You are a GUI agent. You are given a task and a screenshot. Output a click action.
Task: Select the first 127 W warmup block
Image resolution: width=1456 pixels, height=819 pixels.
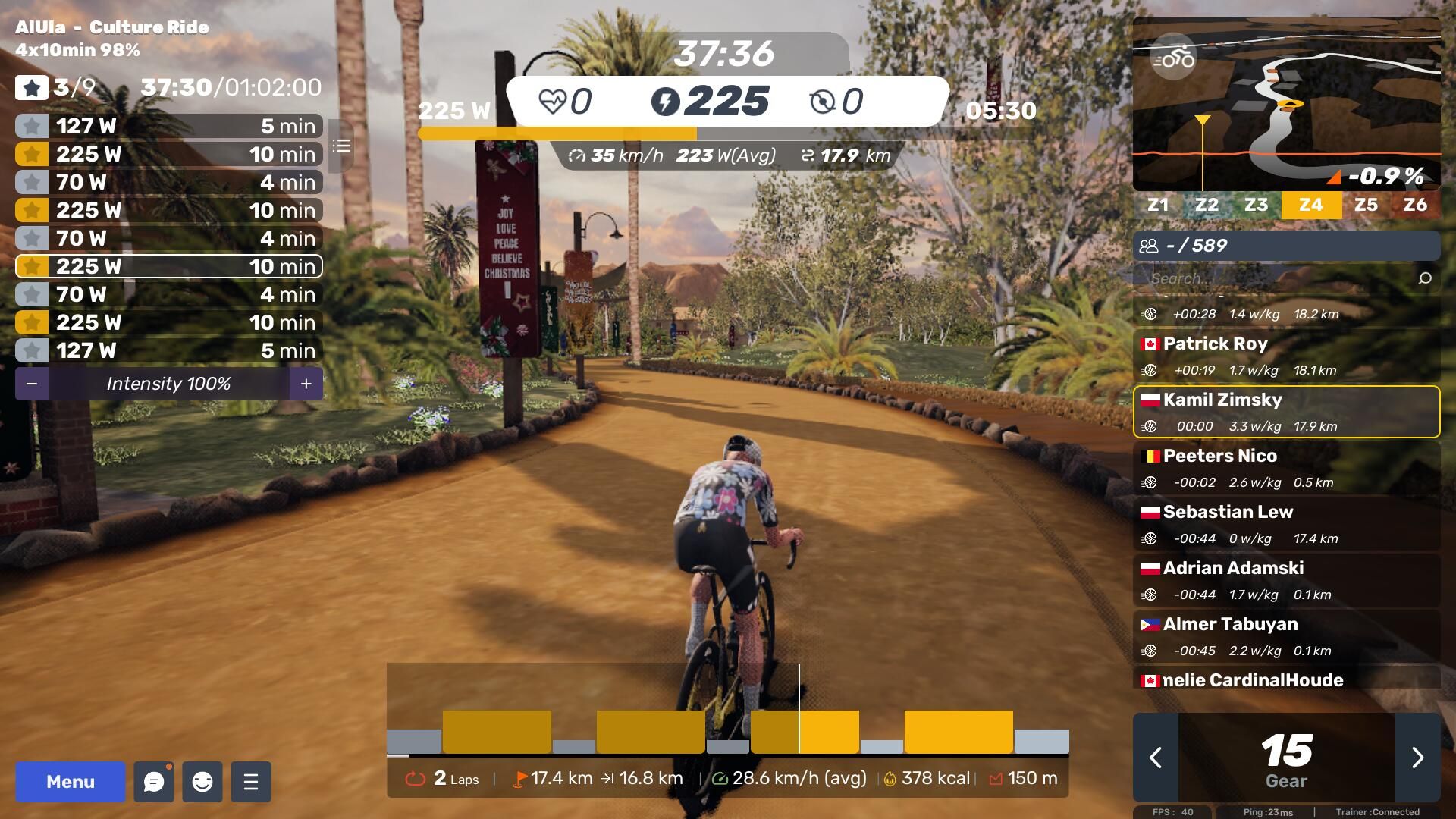[x=168, y=126]
